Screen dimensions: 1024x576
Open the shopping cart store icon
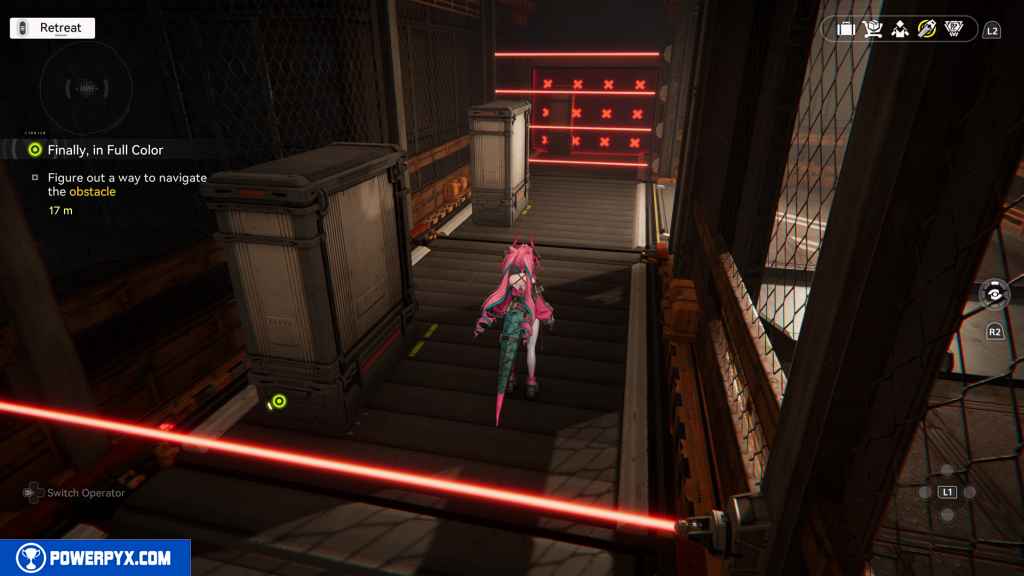point(873,29)
